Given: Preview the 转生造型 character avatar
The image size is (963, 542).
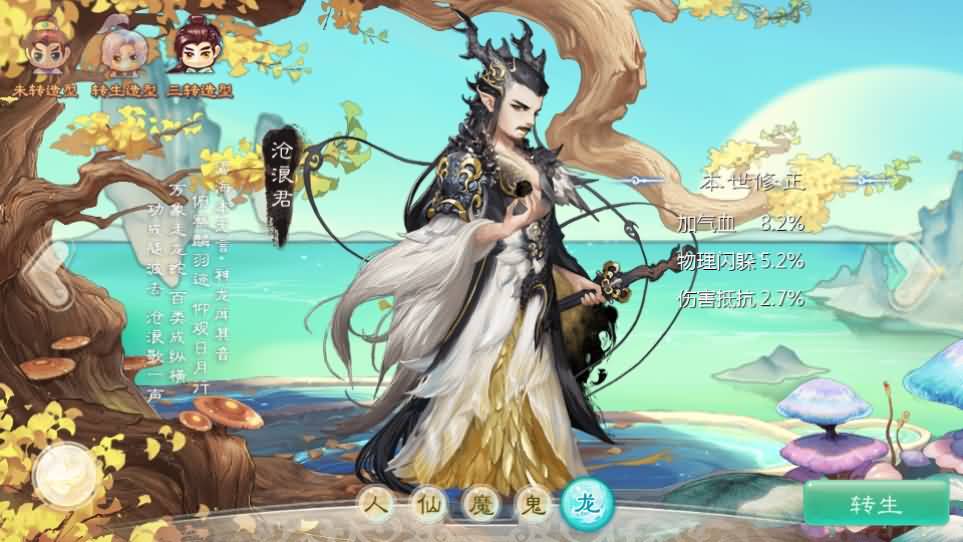Looking at the screenshot, I should click(x=121, y=55).
